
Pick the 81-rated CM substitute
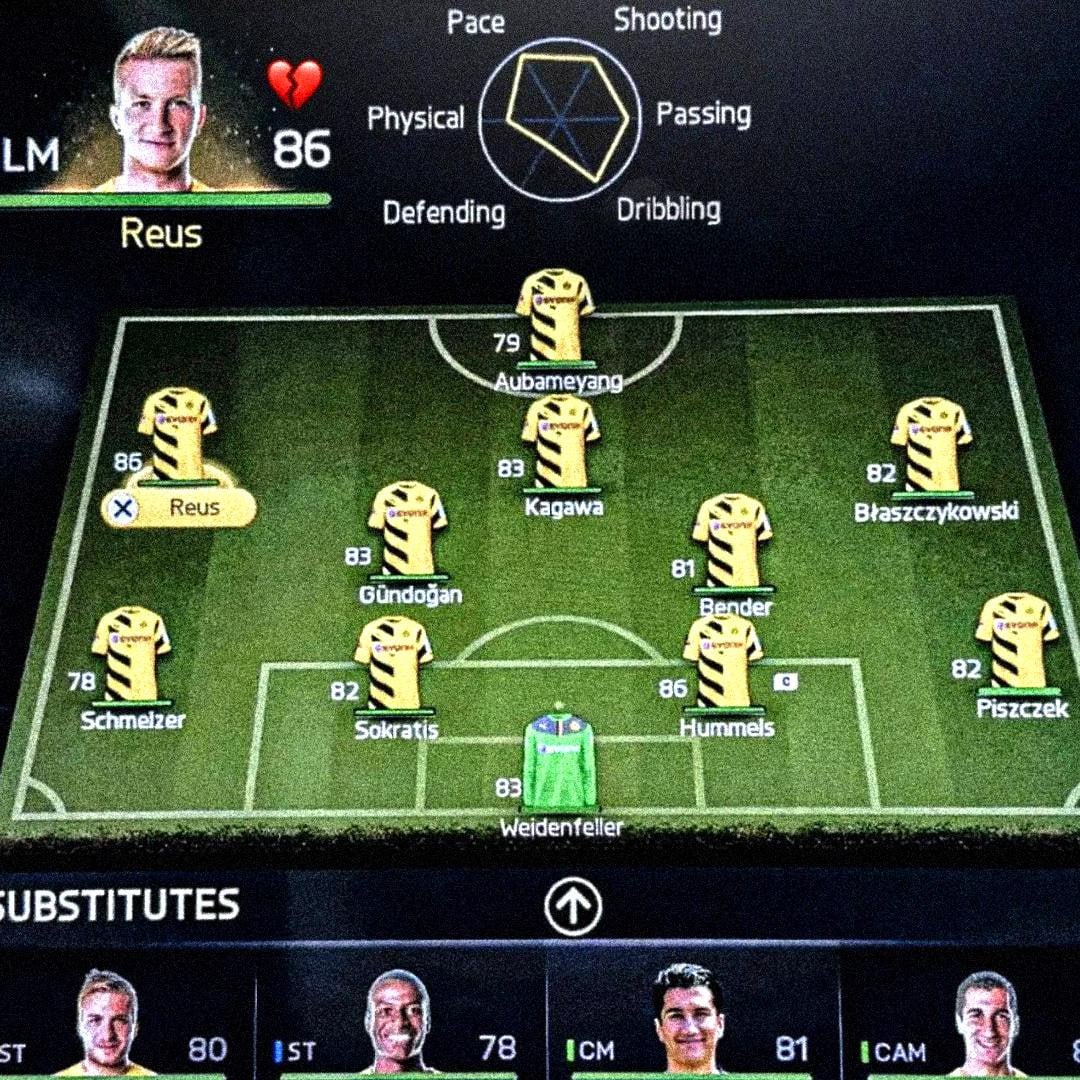point(688,1020)
